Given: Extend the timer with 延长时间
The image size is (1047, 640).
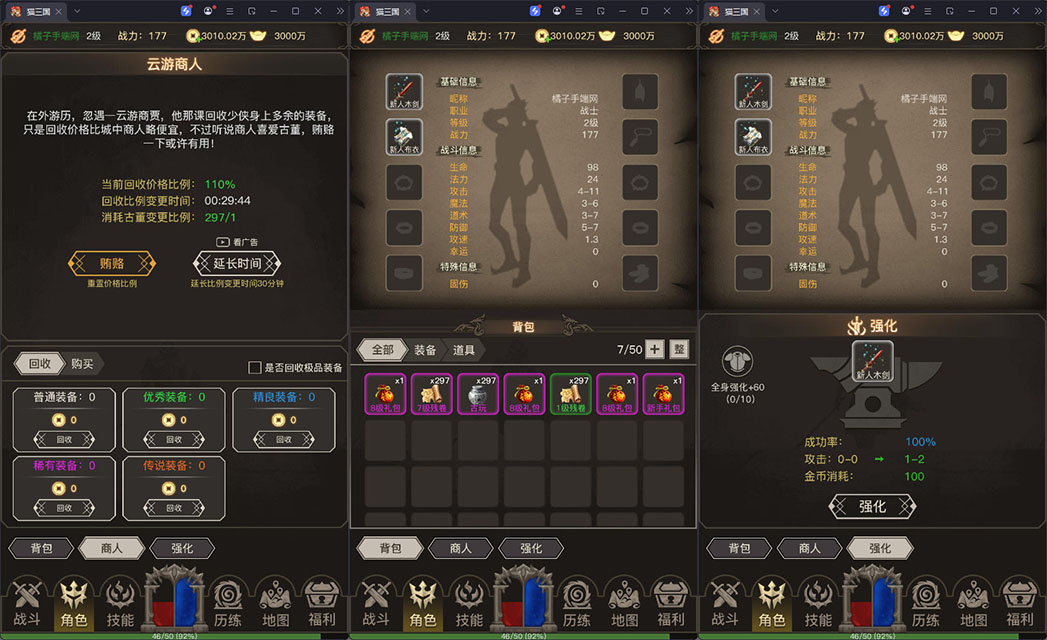Looking at the screenshot, I should click(237, 264).
